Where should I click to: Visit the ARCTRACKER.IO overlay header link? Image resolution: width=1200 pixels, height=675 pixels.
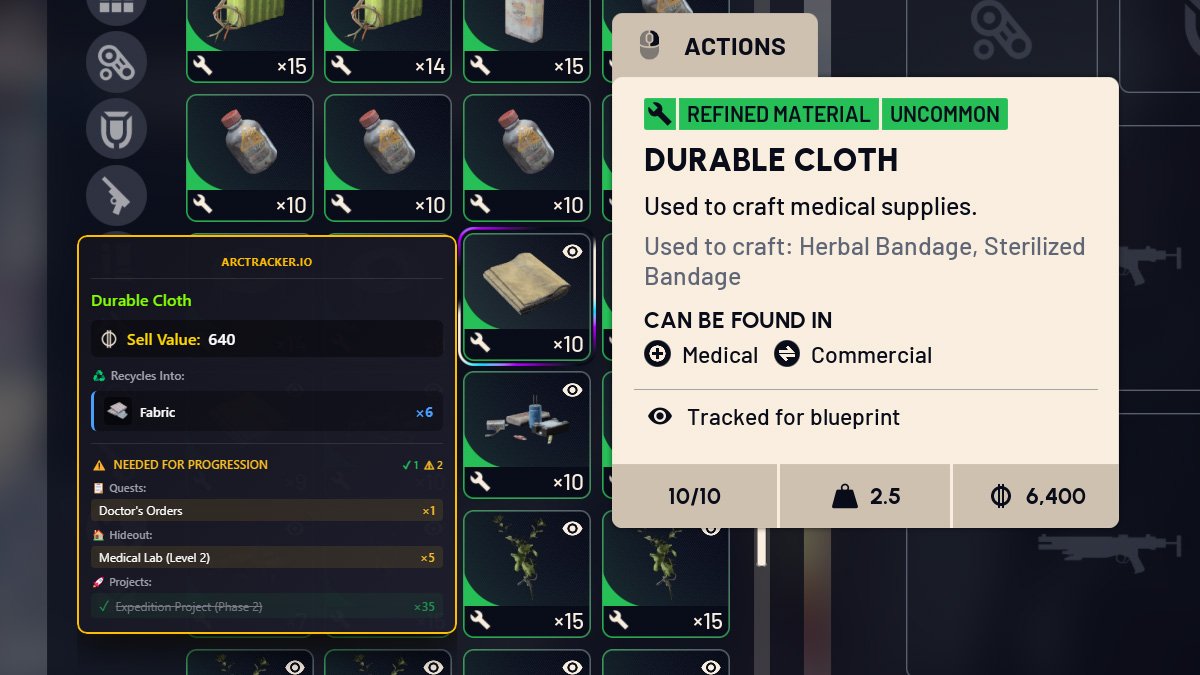click(266, 262)
